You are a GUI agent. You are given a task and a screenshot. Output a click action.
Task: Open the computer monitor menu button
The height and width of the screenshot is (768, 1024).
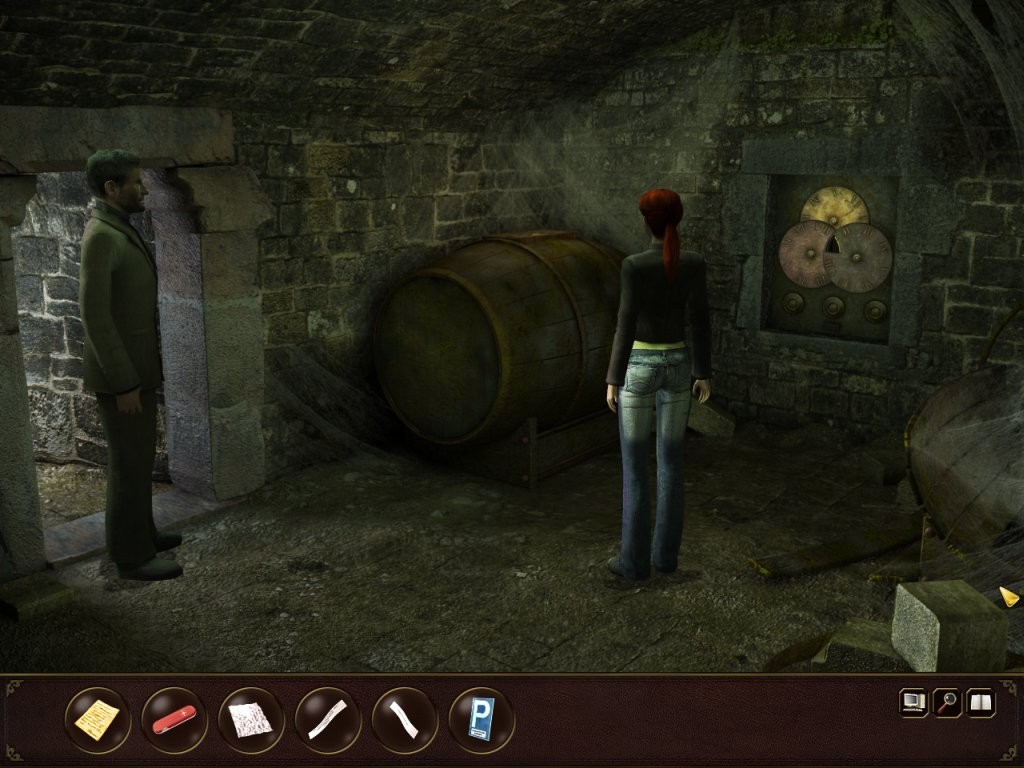click(914, 703)
